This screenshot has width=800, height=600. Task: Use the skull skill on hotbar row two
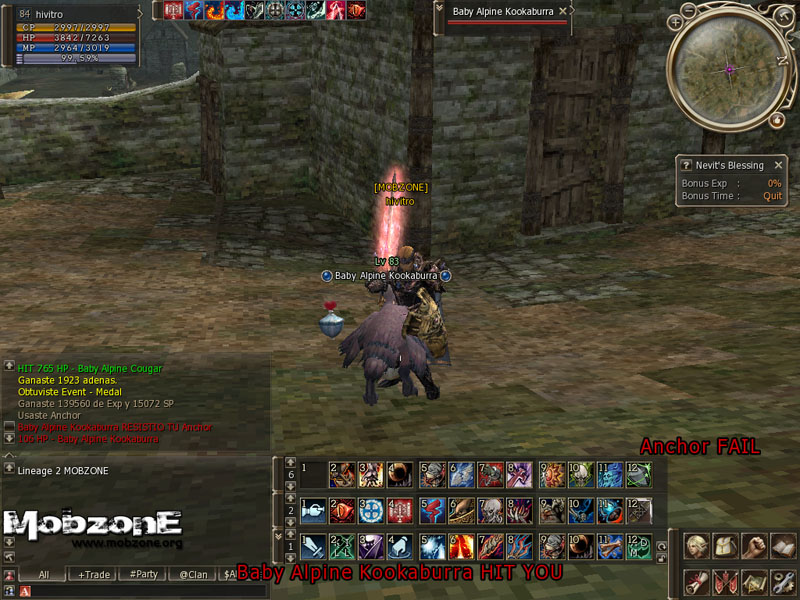point(491,511)
